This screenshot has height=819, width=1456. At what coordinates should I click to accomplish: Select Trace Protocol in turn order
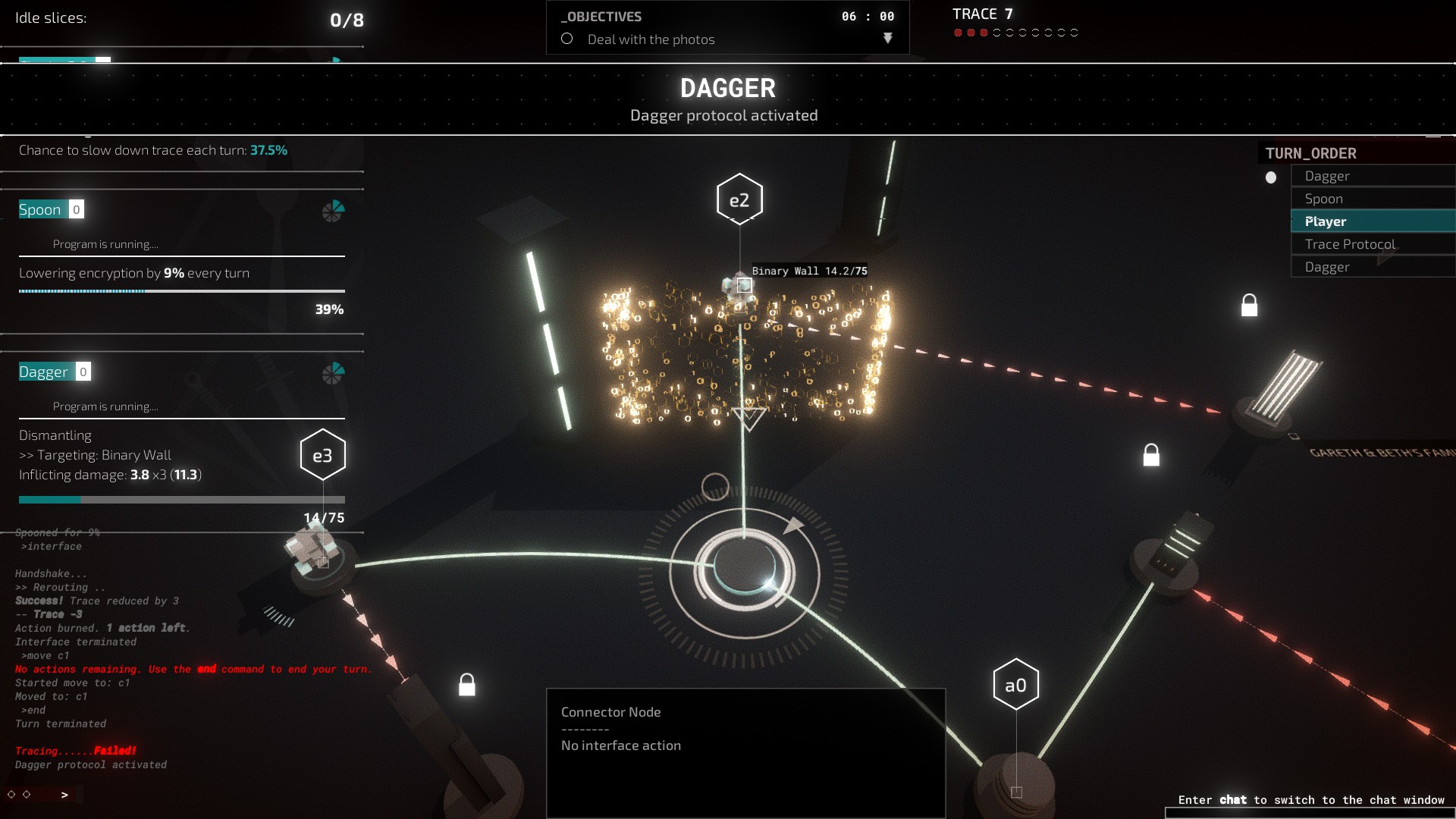click(1350, 244)
